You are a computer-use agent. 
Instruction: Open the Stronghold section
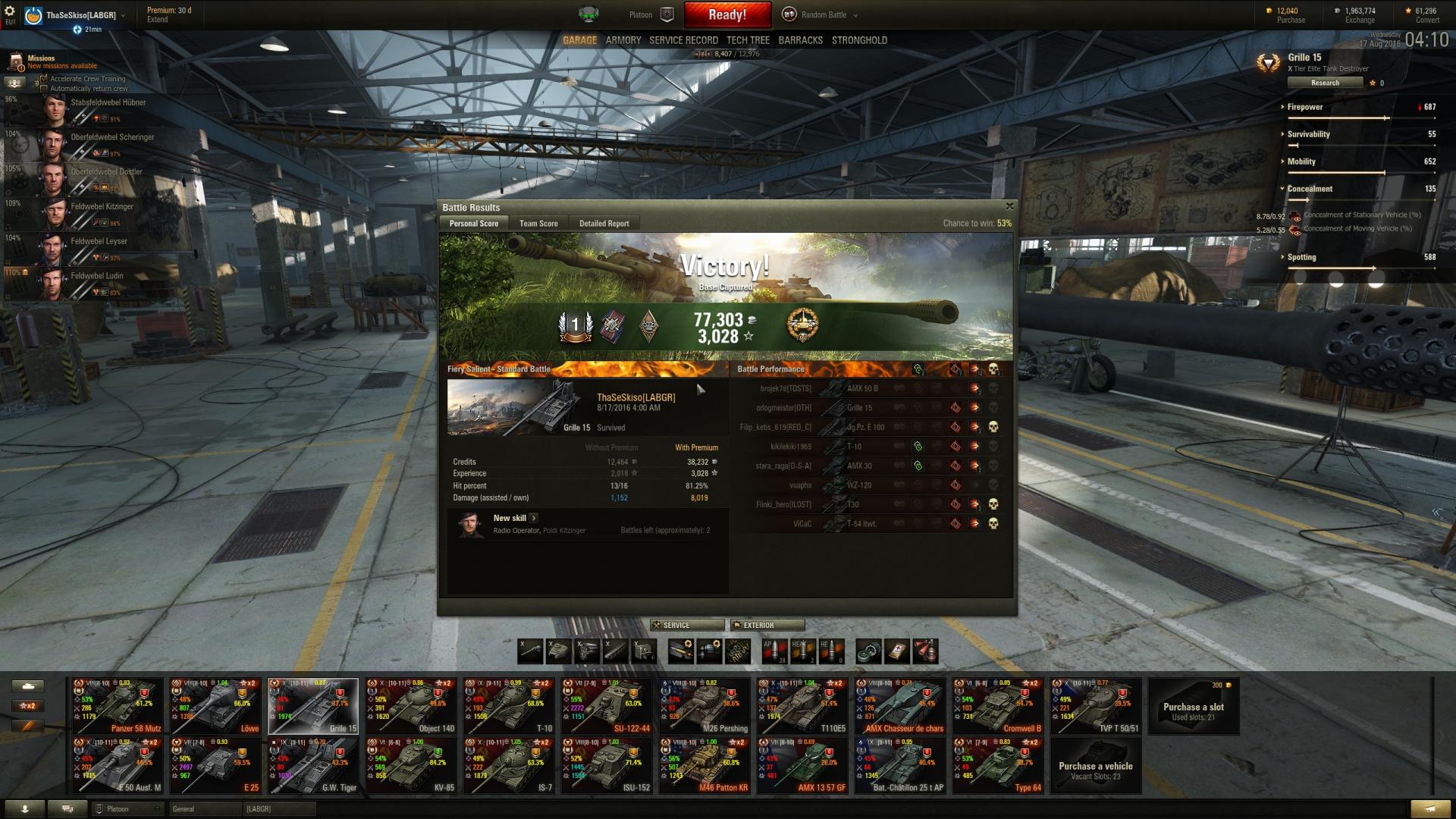tap(859, 40)
